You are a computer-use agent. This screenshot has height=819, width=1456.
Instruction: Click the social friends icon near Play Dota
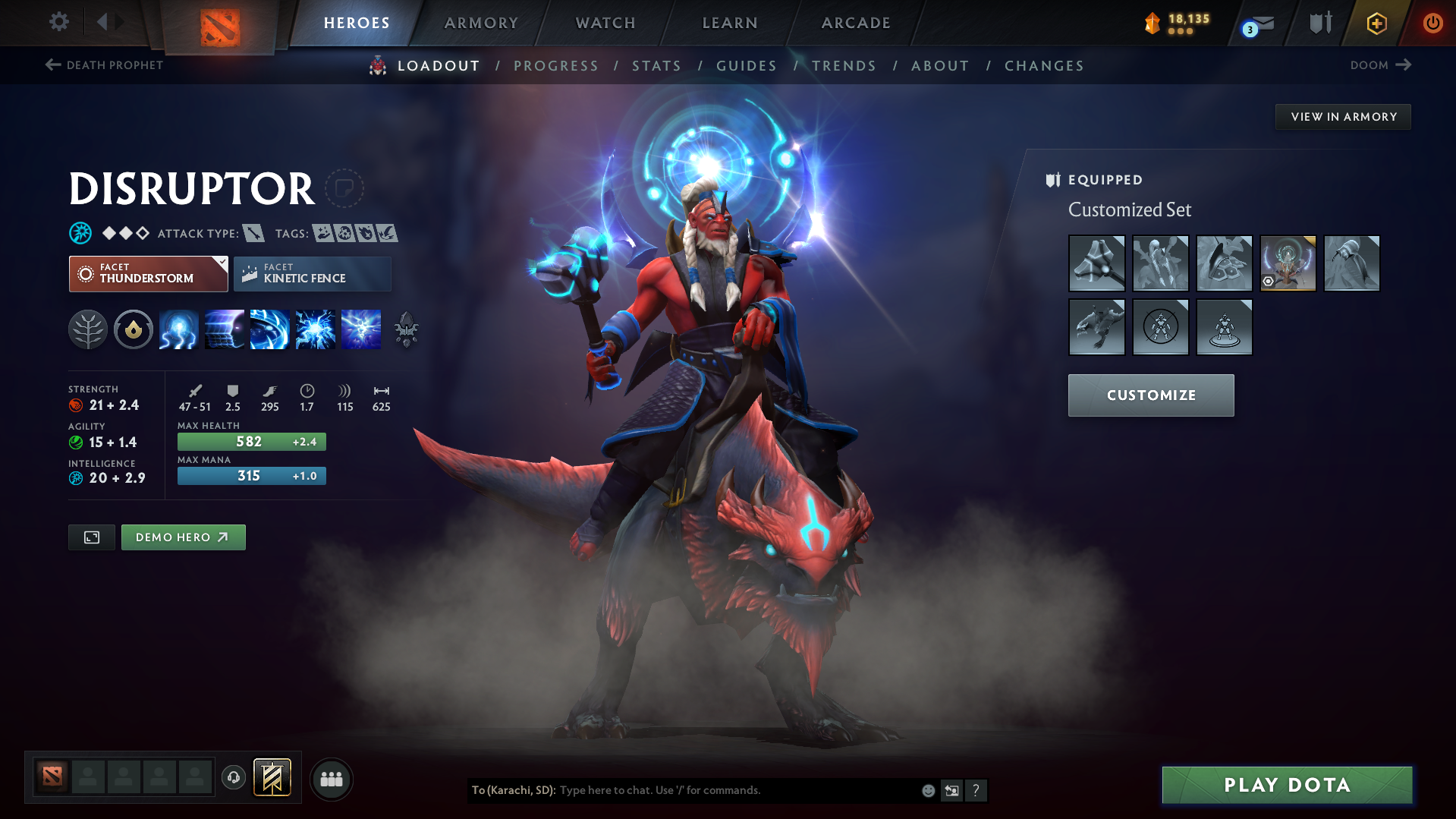331,779
